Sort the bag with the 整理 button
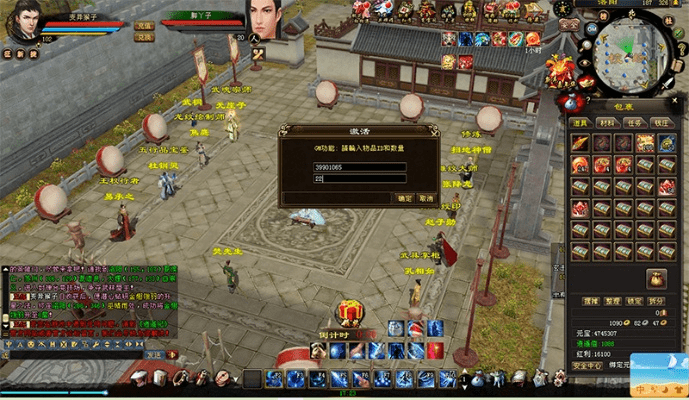Viewport: 689px width, 400px height. pos(614,299)
